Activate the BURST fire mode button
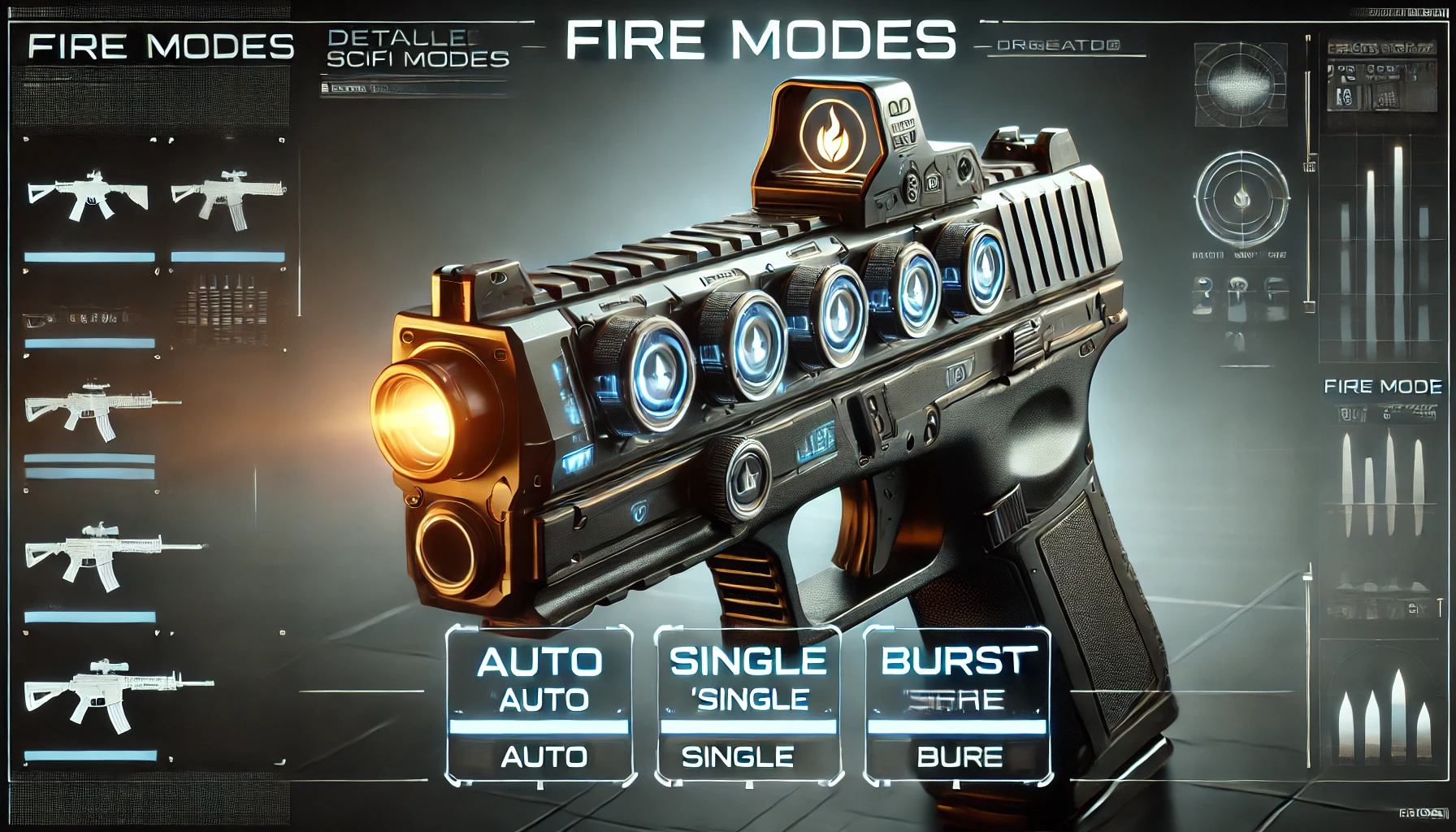 [x=957, y=705]
